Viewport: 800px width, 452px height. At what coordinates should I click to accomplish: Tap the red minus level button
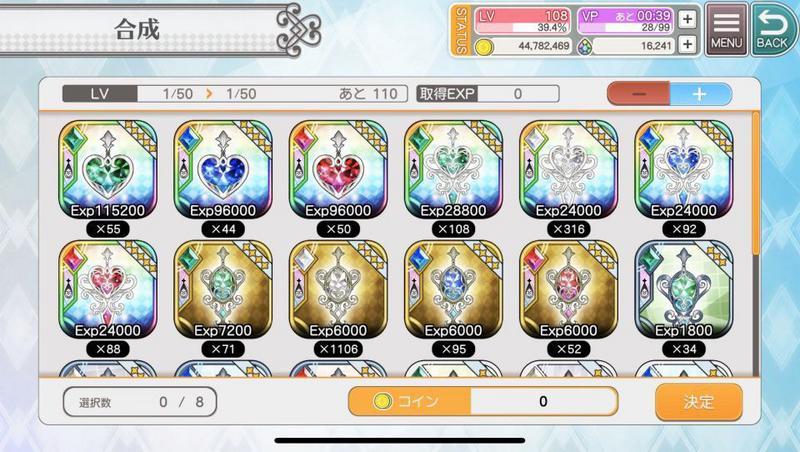click(639, 94)
